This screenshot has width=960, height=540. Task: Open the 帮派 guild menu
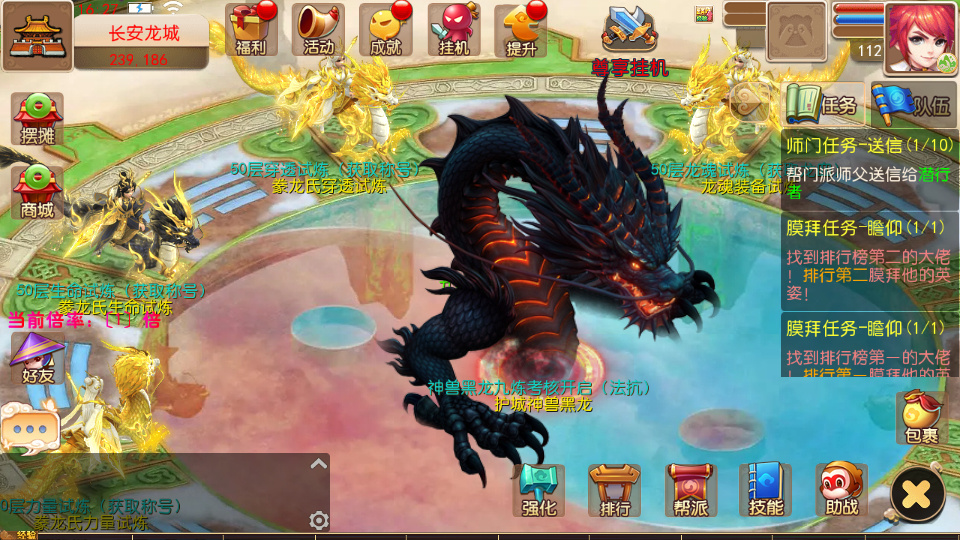pos(690,491)
